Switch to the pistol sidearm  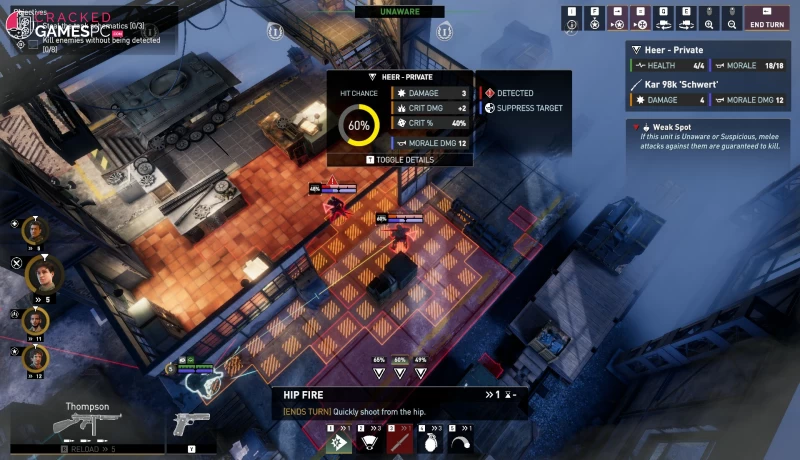(x=191, y=426)
